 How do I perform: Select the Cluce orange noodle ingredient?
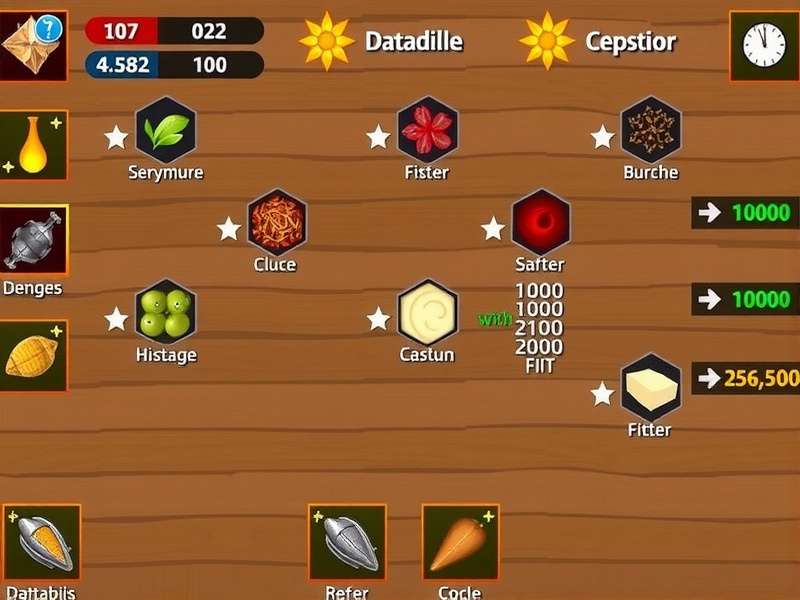click(x=276, y=222)
